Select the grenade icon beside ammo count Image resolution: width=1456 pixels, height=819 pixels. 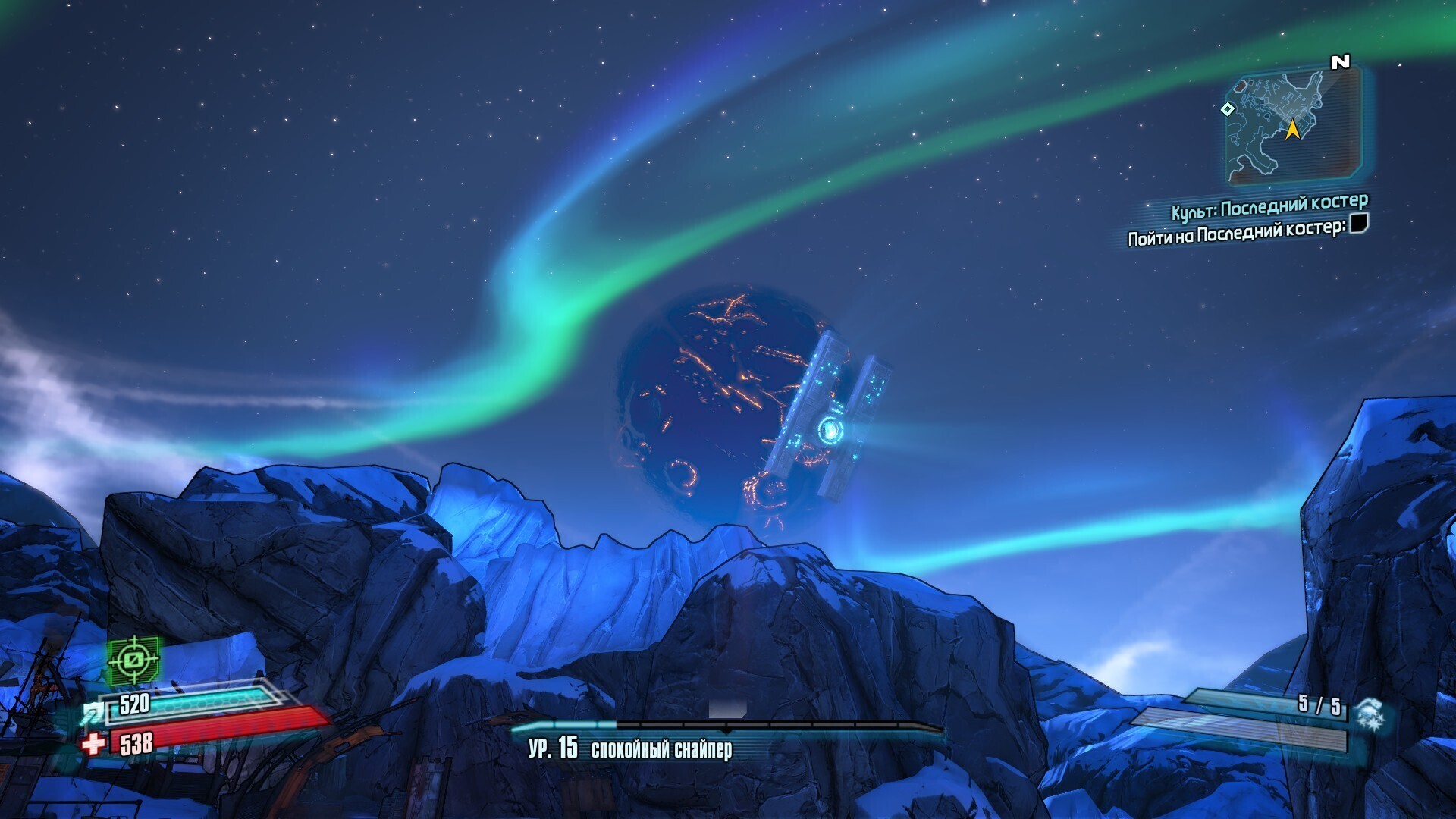[1370, 713]
